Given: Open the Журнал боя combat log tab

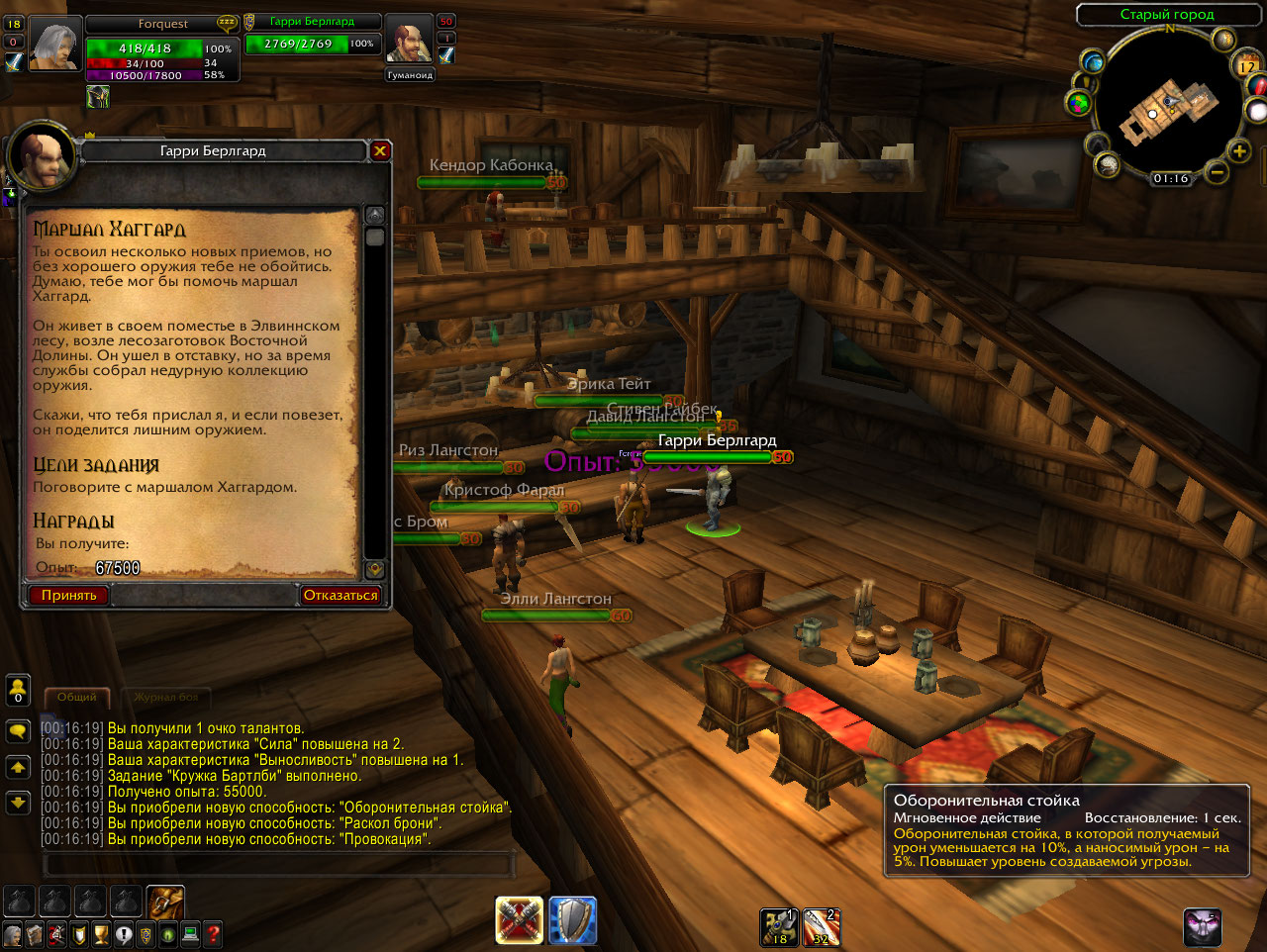Looking at the screenshot, I should 166,698.
